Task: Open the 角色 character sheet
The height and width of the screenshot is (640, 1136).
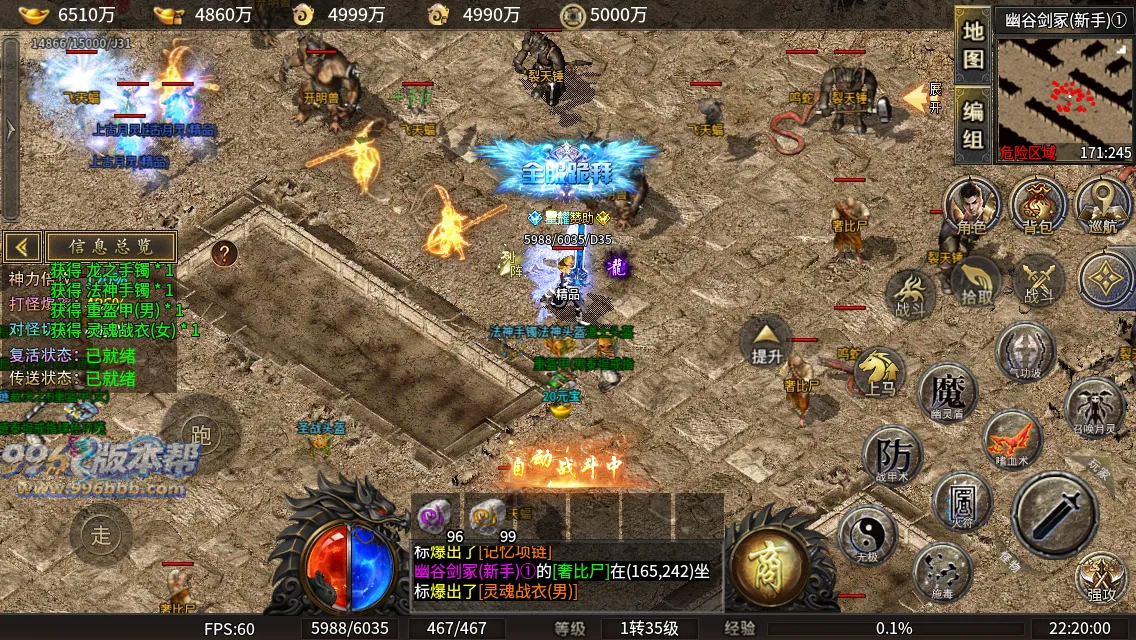Action: point(972,205)
